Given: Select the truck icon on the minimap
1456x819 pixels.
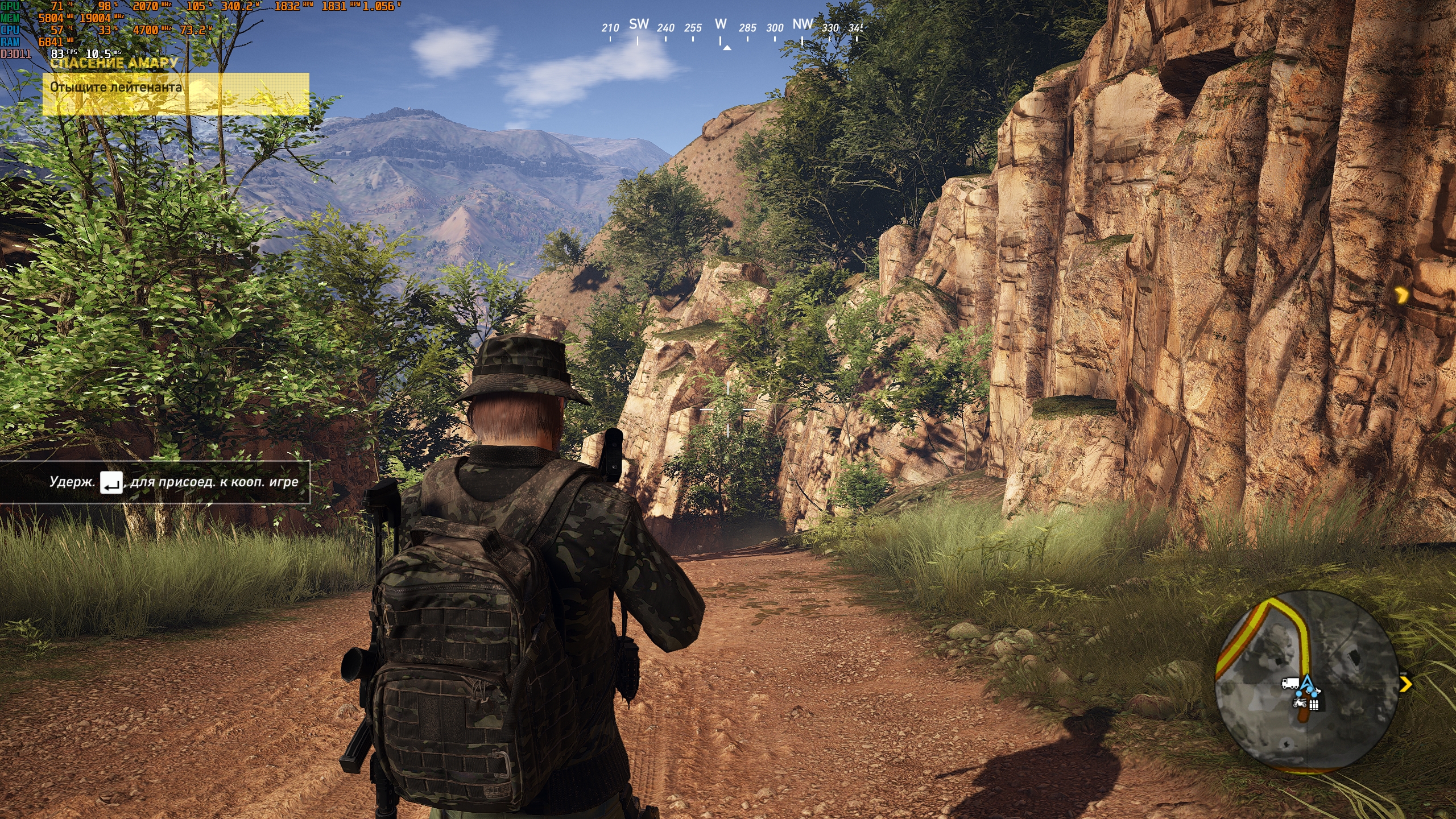Looking at the screenshot, I should [x=1289, y=683].
